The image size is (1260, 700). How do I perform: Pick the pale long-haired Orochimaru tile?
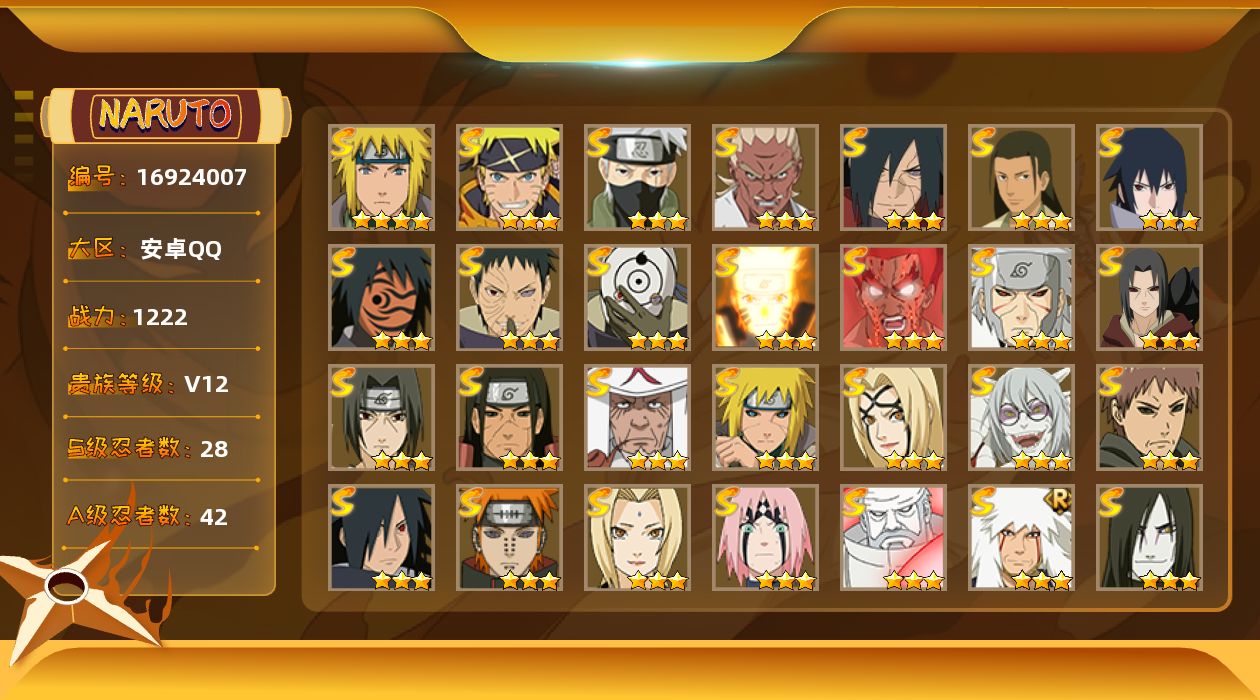tap(1149, 538)
